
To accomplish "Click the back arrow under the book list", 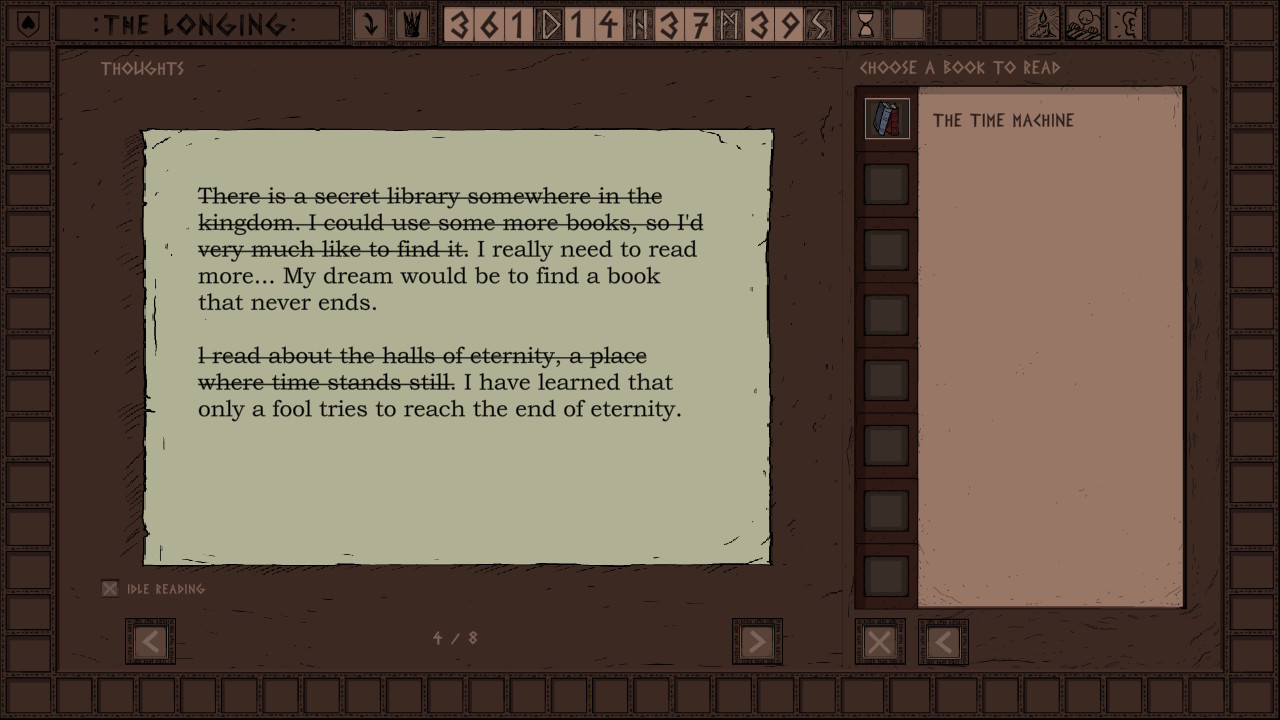I will [x=943, y=641].
